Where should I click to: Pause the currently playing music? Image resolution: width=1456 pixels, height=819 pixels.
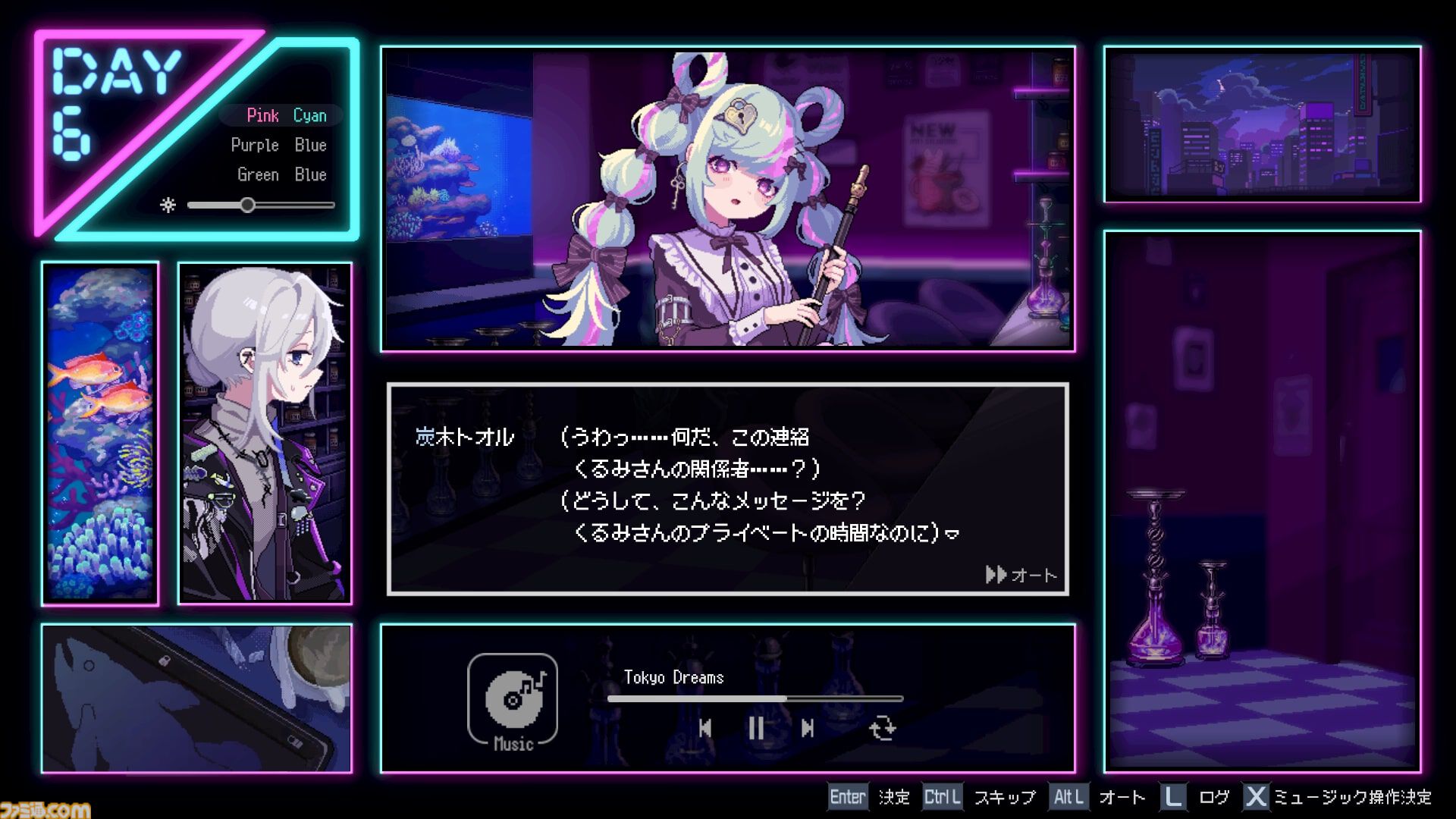756,727
